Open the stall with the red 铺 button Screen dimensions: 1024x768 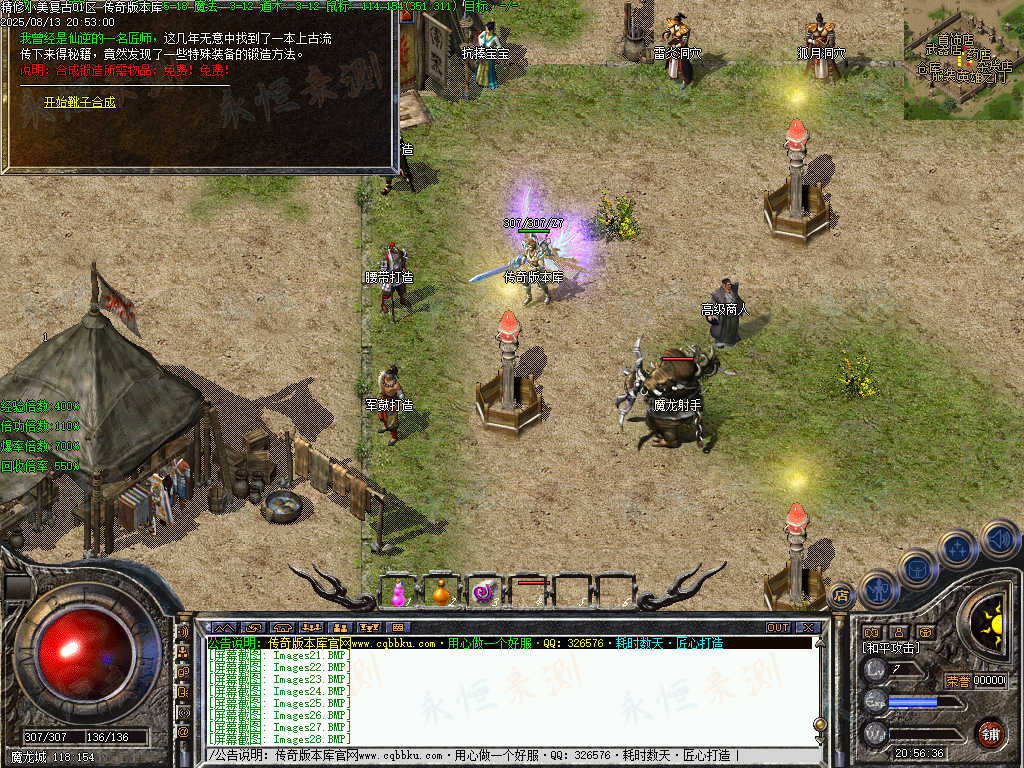tap(989, 733)
